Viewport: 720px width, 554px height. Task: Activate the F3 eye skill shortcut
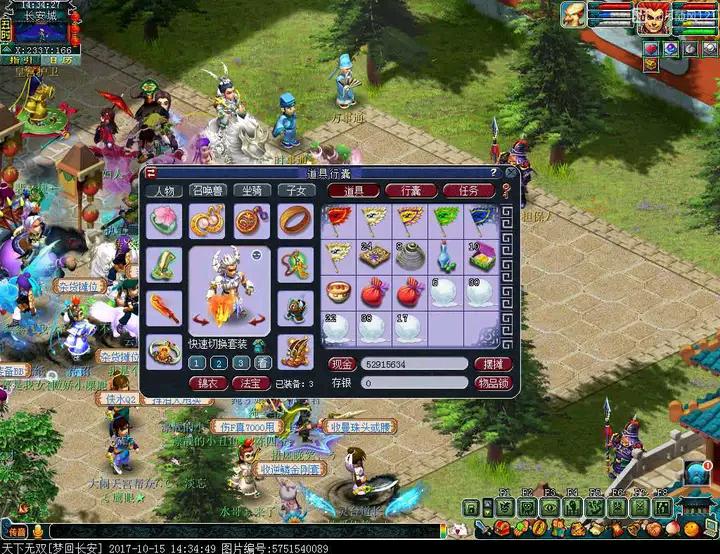(550, 507)
